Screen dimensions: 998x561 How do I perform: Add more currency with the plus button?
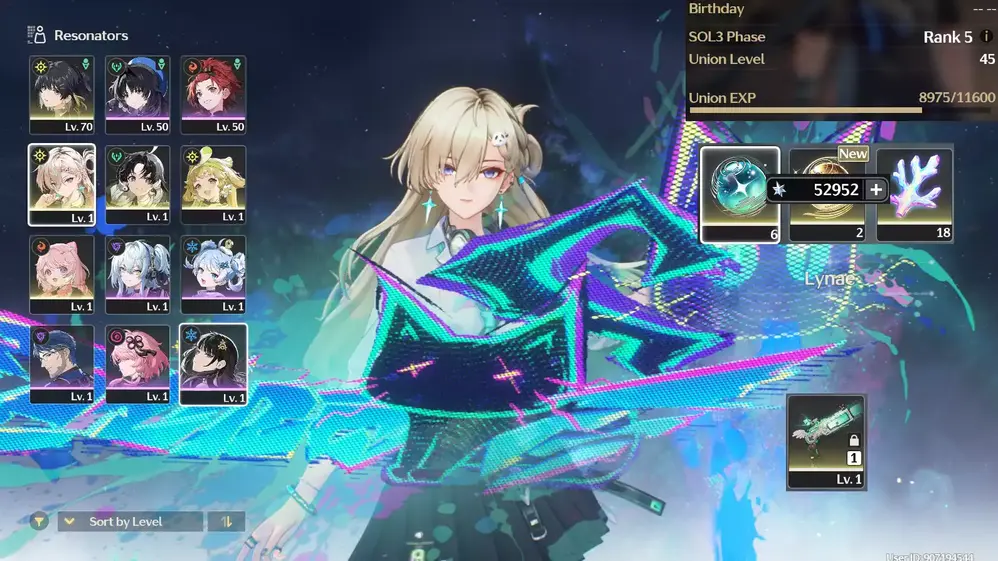tap(876, 190)
